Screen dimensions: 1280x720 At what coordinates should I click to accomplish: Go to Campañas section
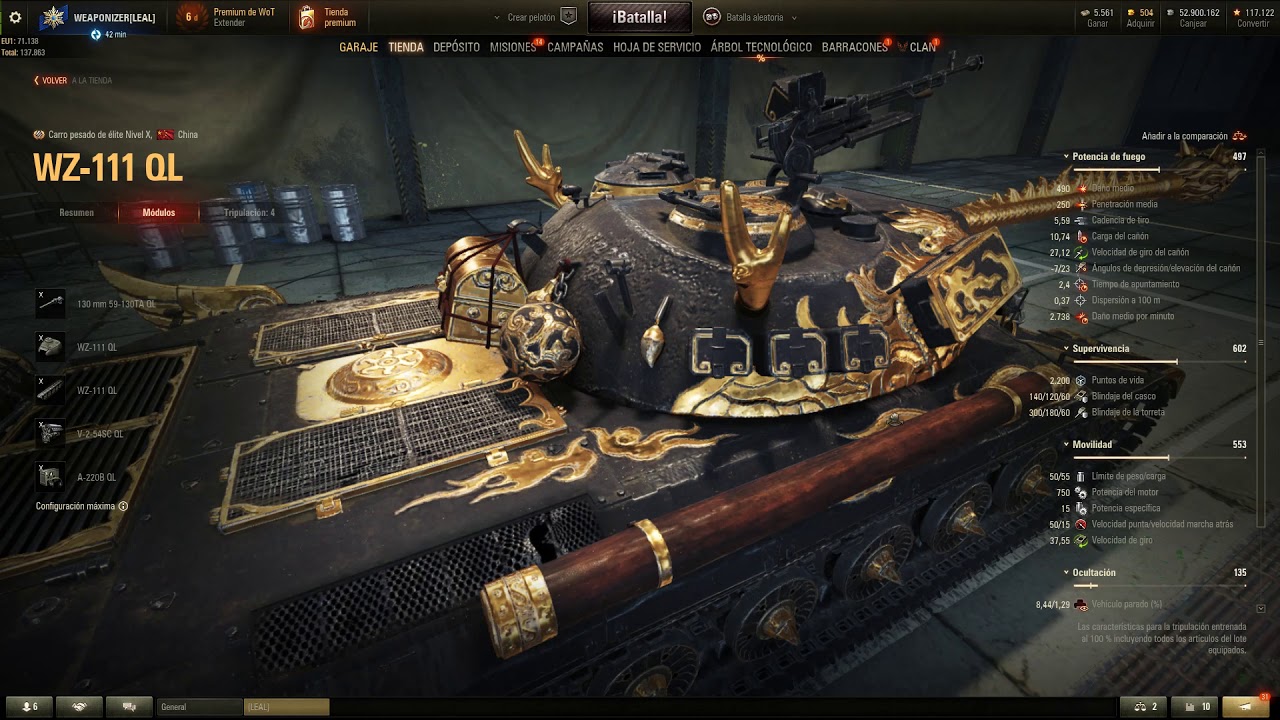point(575,47)
